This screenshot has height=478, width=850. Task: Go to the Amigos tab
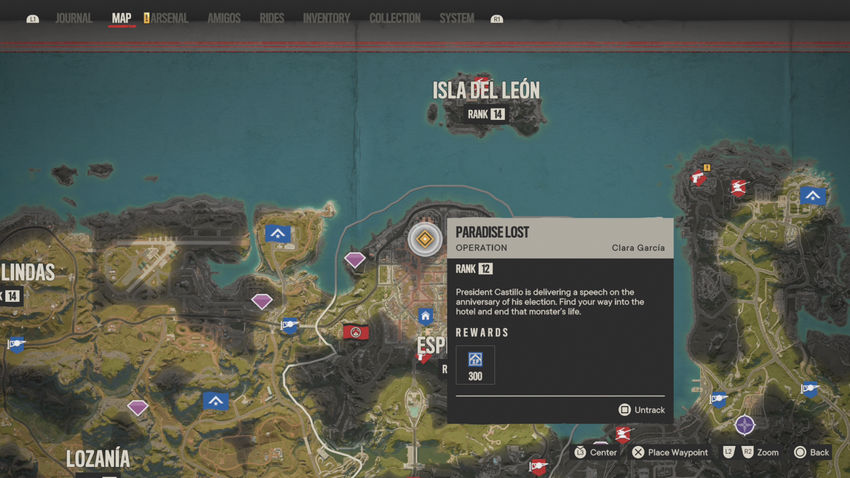tap(223, 18)
